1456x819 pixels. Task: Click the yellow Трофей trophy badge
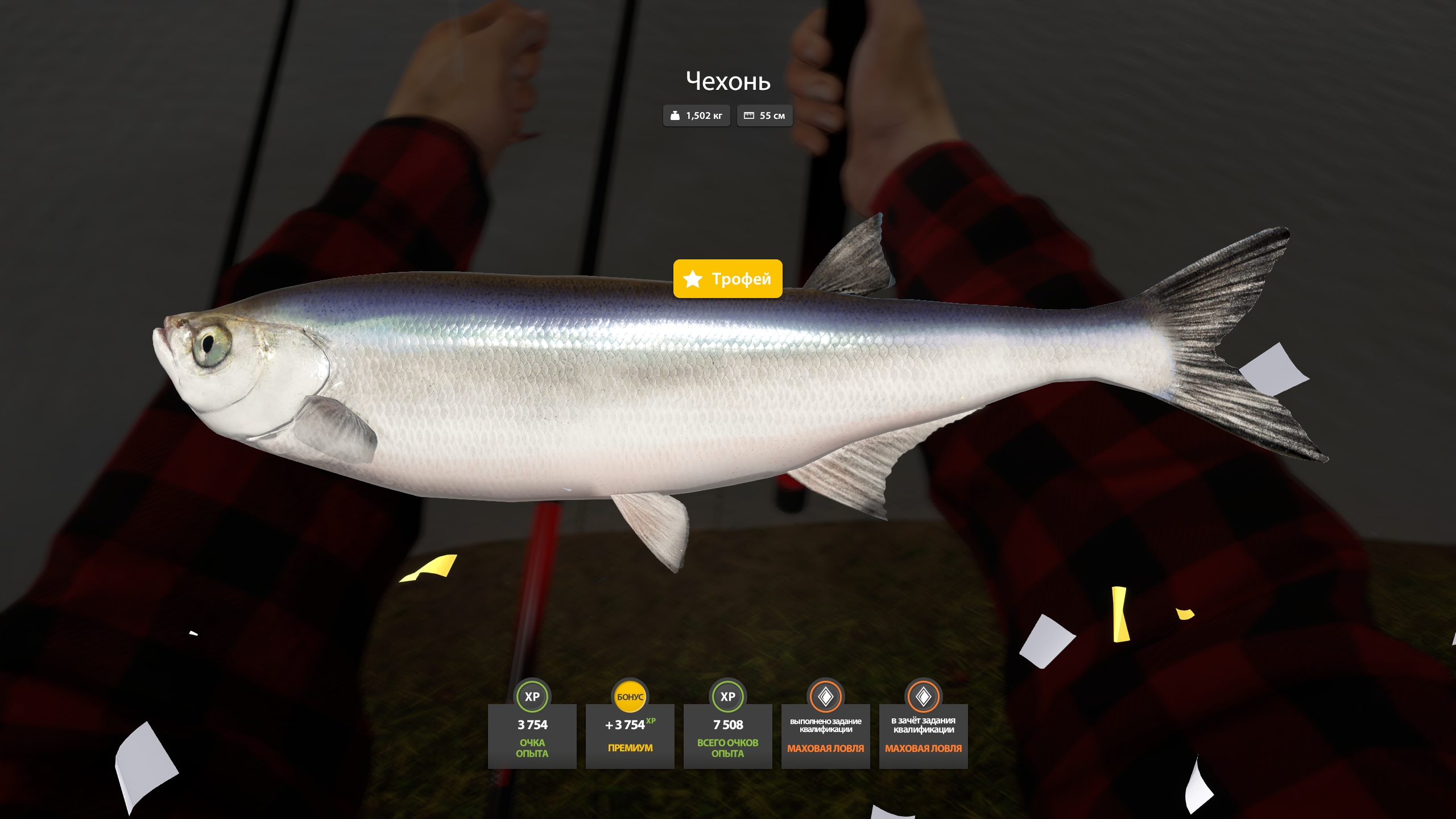pyautogui.click(x=727, y=279)
